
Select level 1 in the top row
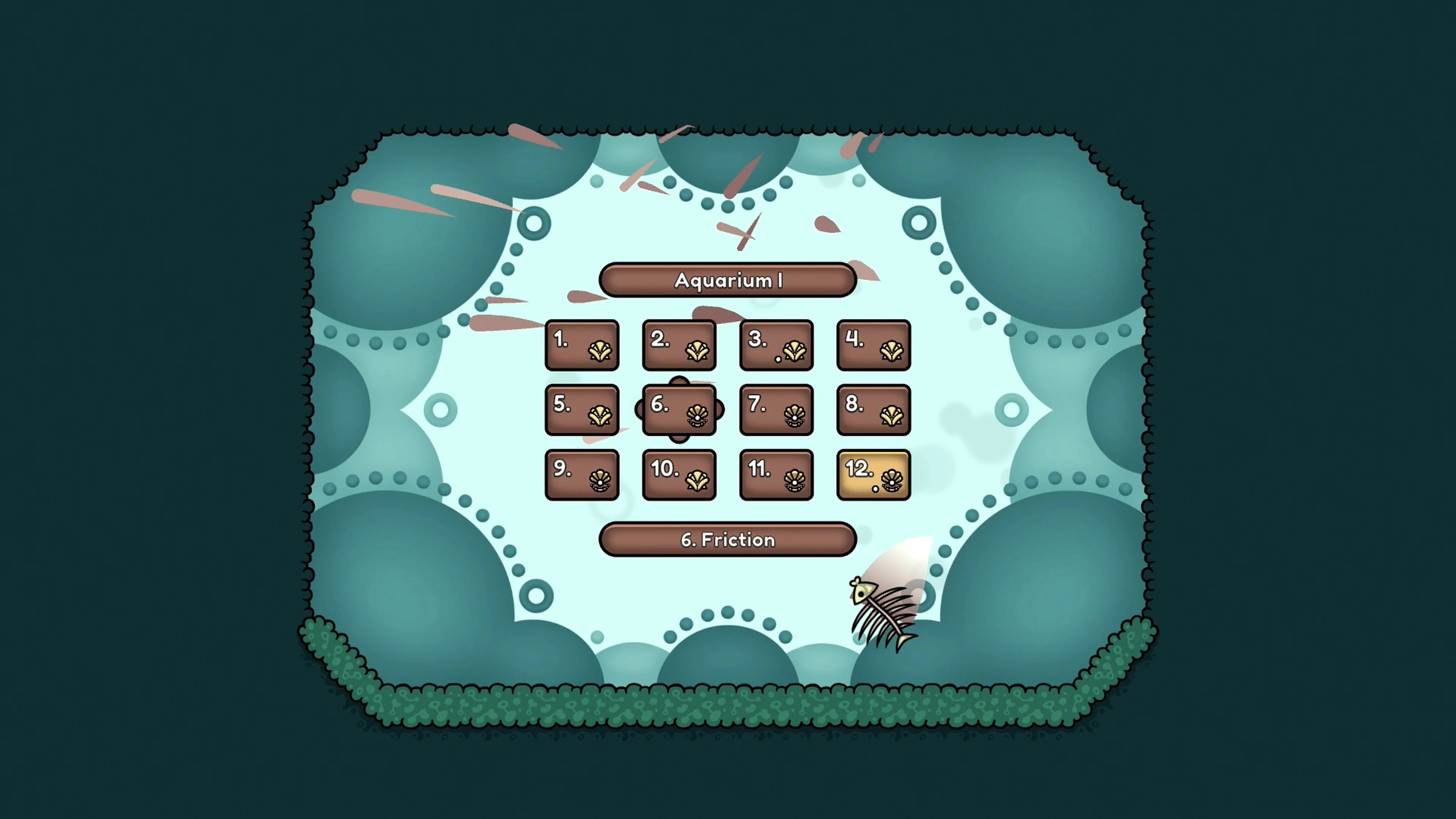[582, 345]
